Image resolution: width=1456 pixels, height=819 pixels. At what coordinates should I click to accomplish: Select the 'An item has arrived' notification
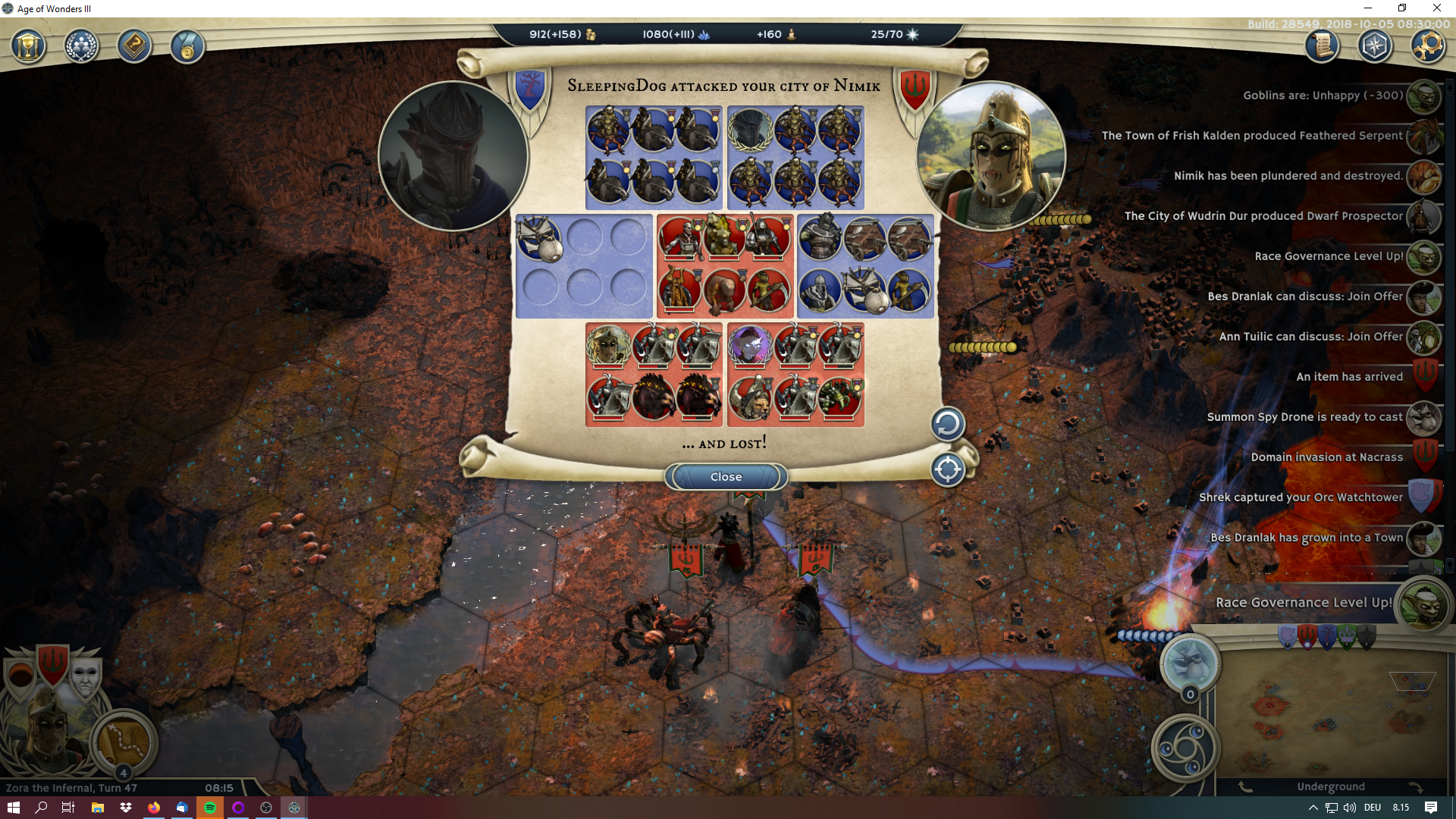[1349, 377]
